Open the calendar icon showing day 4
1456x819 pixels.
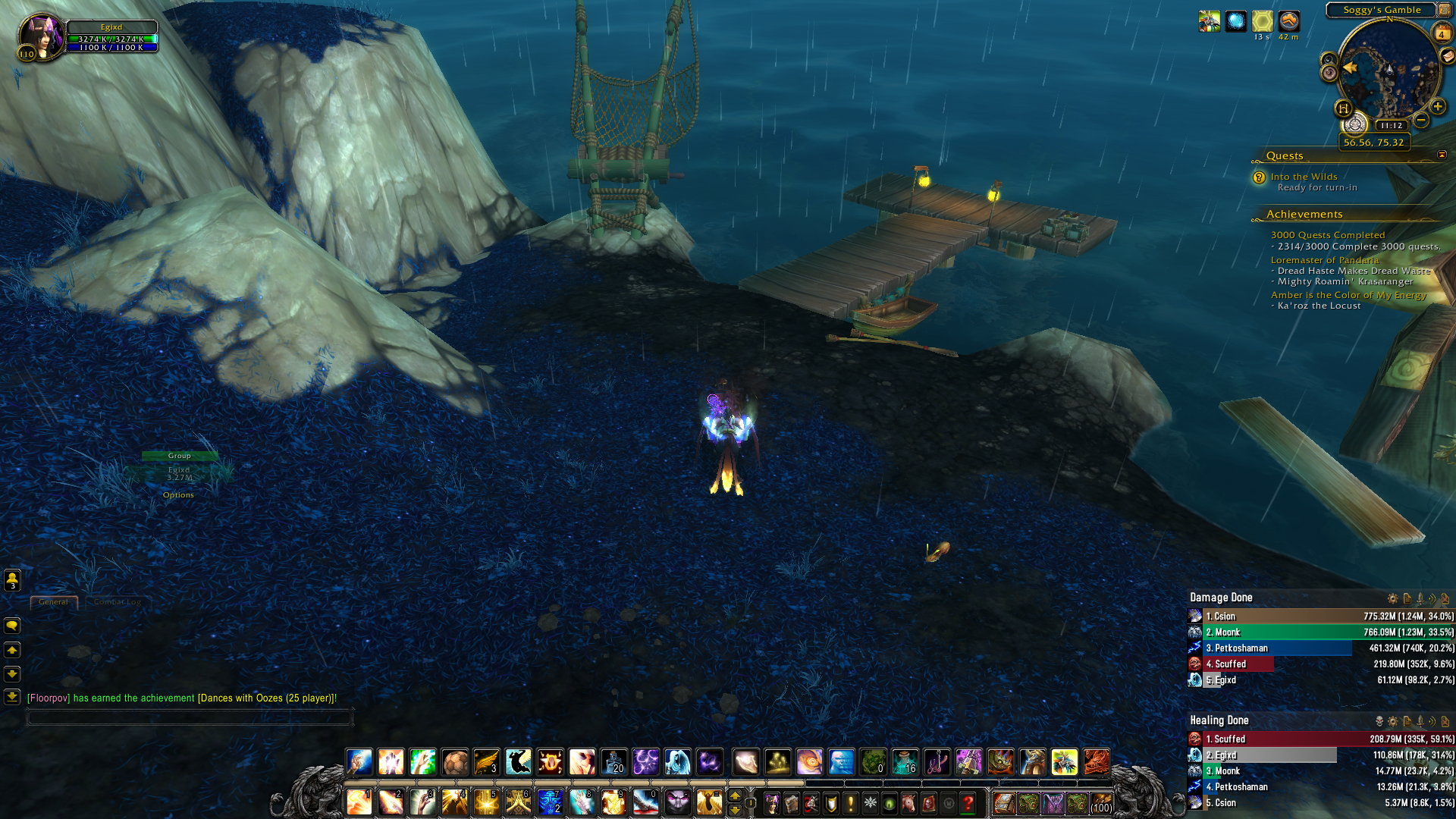(x=1442, y=33)
